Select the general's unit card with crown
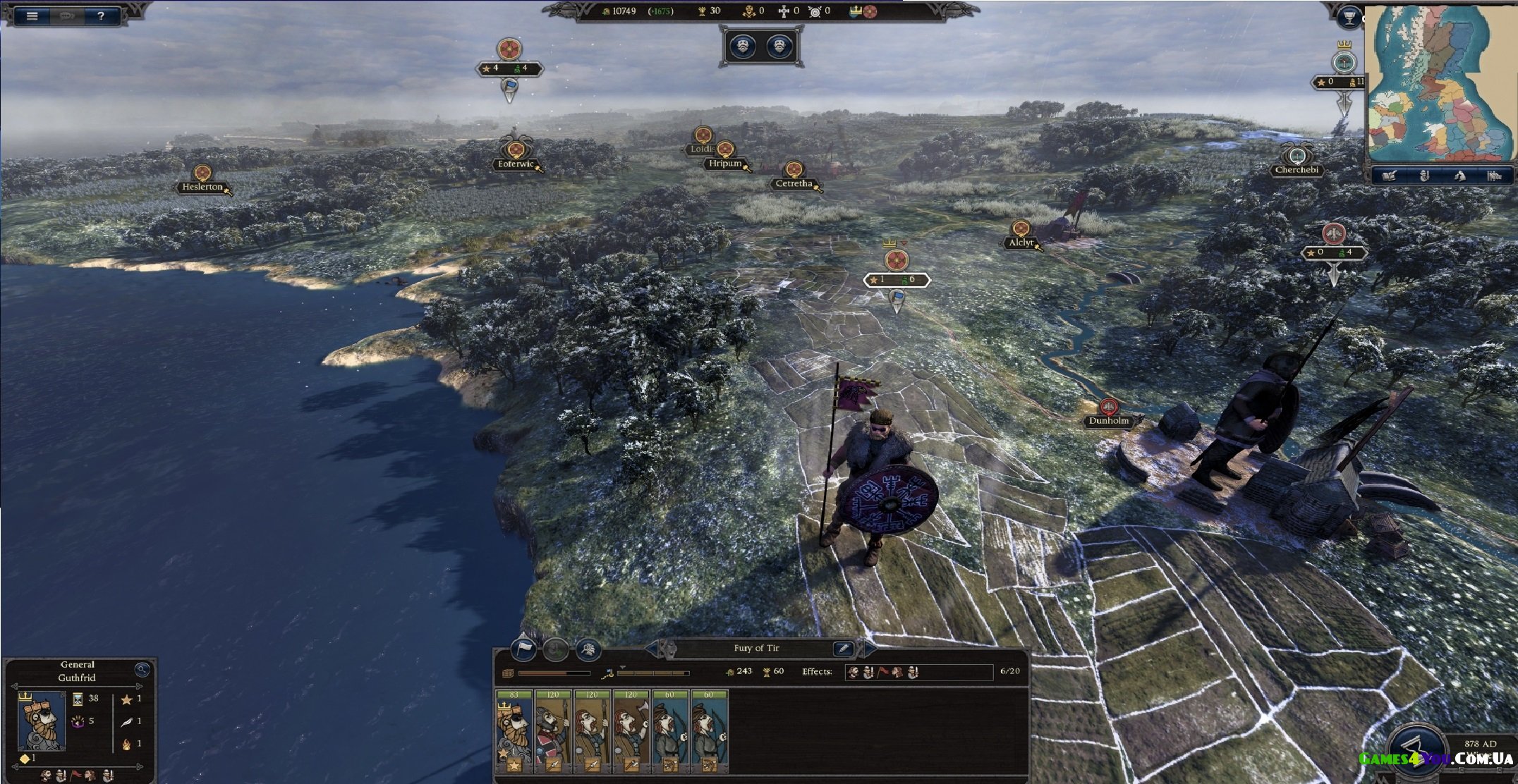The width and height of the screenshot is (1518, 784). click(x=514, y=731)
